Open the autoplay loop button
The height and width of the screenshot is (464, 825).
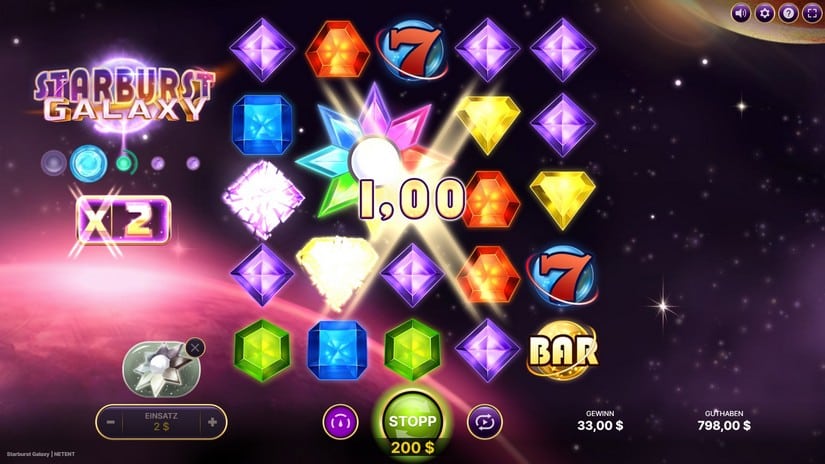[485, 422]
